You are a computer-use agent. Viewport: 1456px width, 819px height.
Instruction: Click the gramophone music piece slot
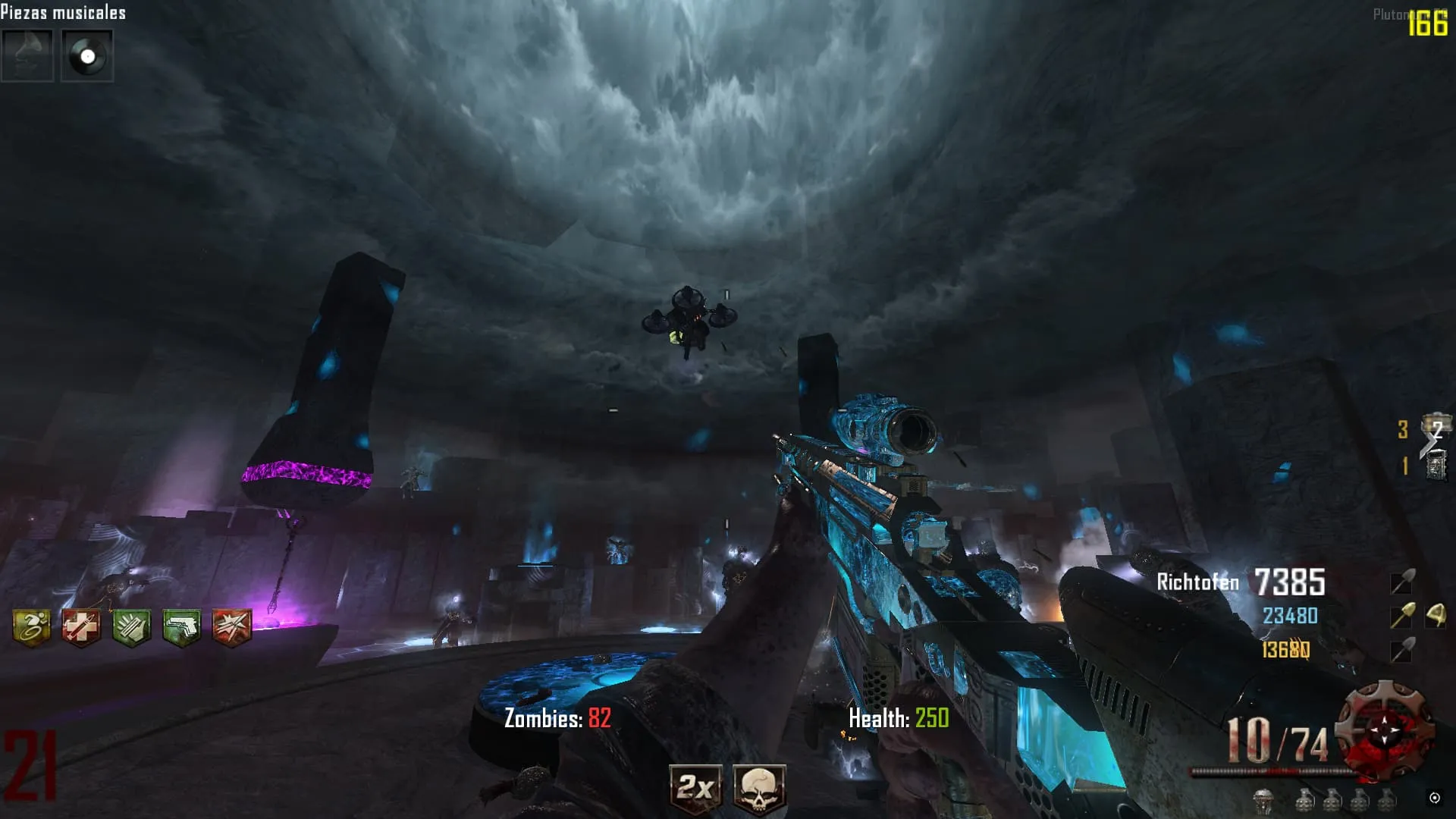coord(27,55)
